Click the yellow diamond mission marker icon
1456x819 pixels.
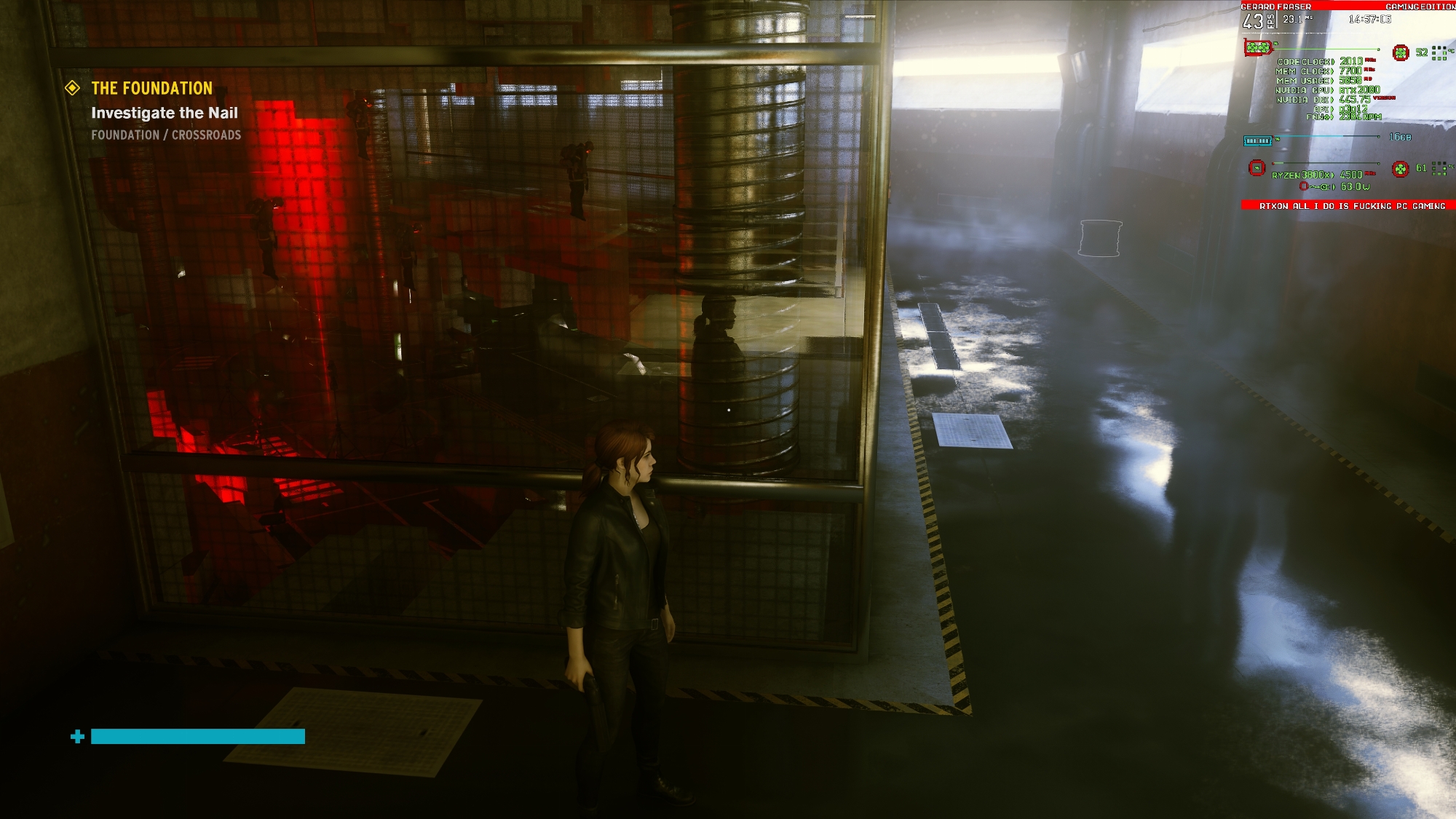73,88
